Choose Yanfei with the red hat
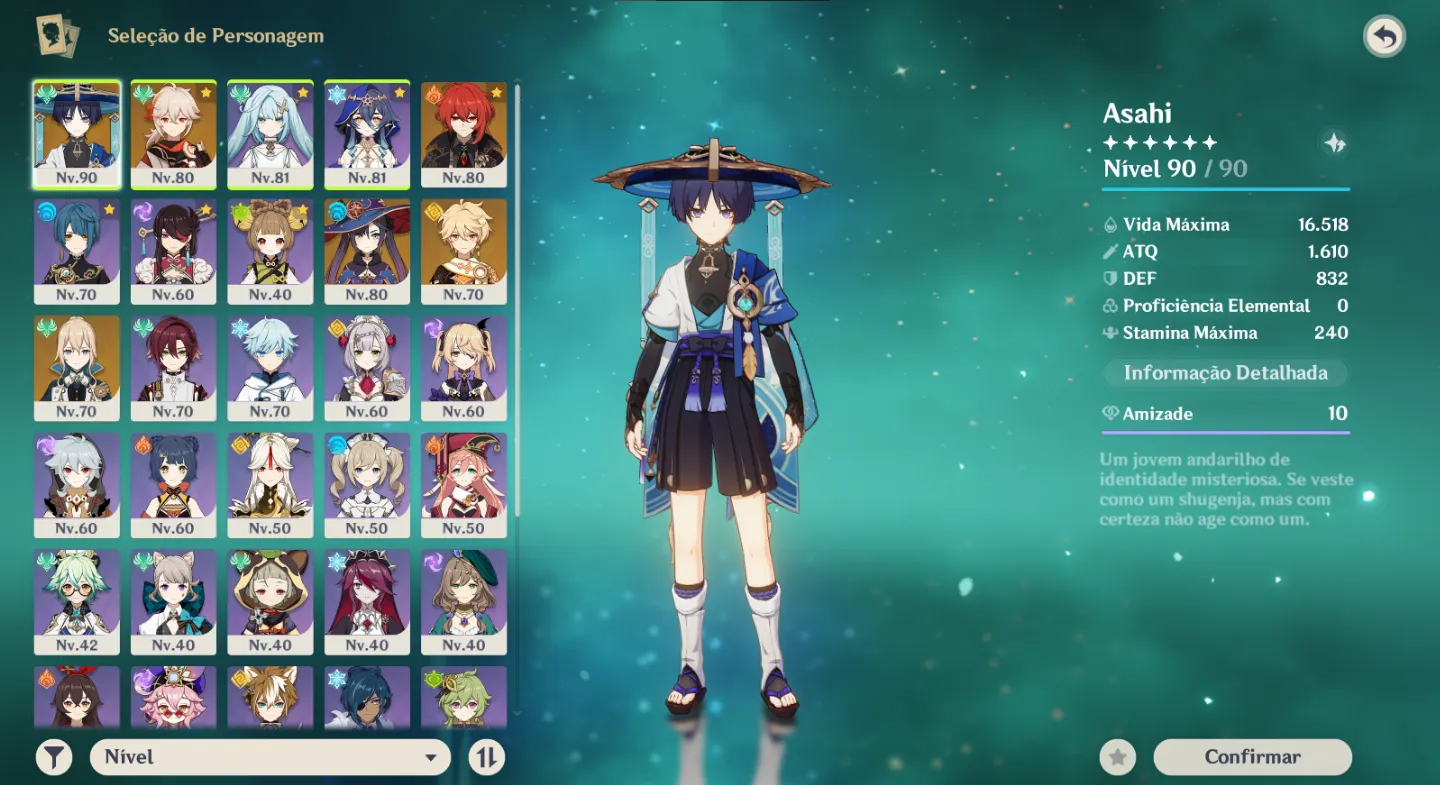The image size is (1440, 785). pyautogui.click(x=464, y=485)
